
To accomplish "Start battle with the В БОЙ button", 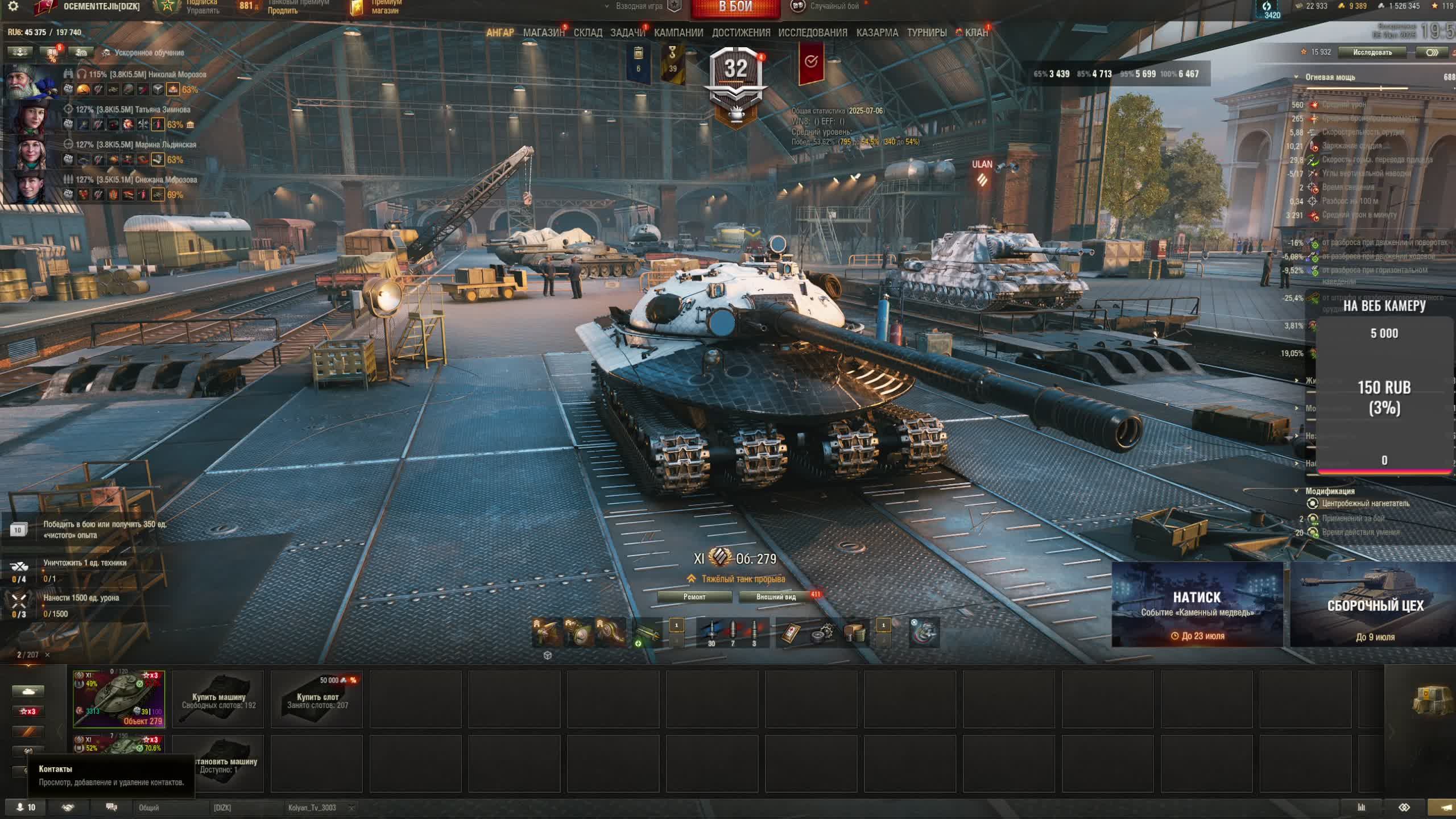I will [735, 8].
